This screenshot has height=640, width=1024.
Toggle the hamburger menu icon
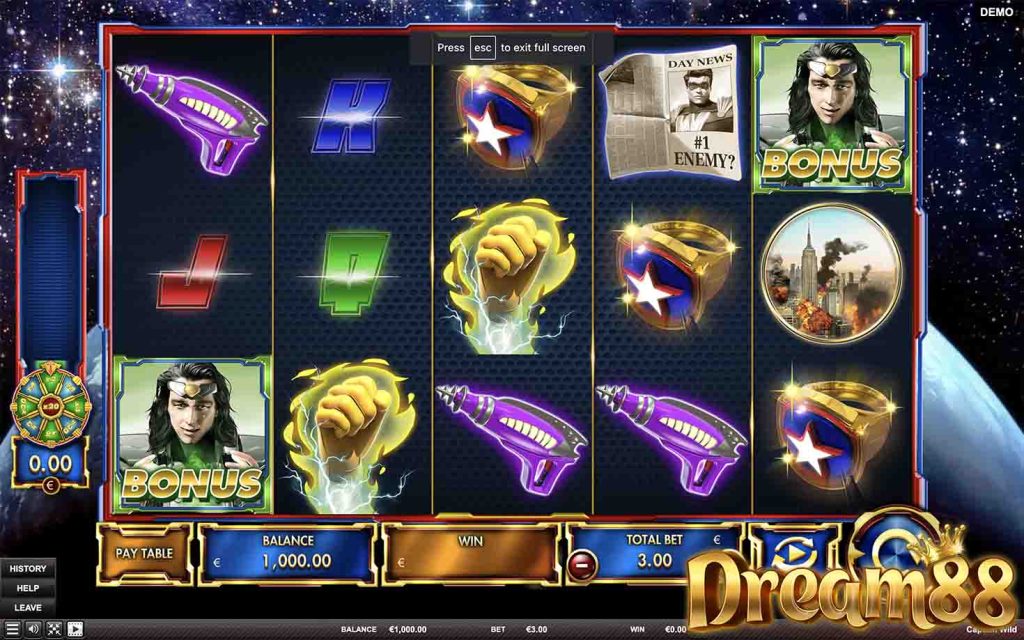12,629
